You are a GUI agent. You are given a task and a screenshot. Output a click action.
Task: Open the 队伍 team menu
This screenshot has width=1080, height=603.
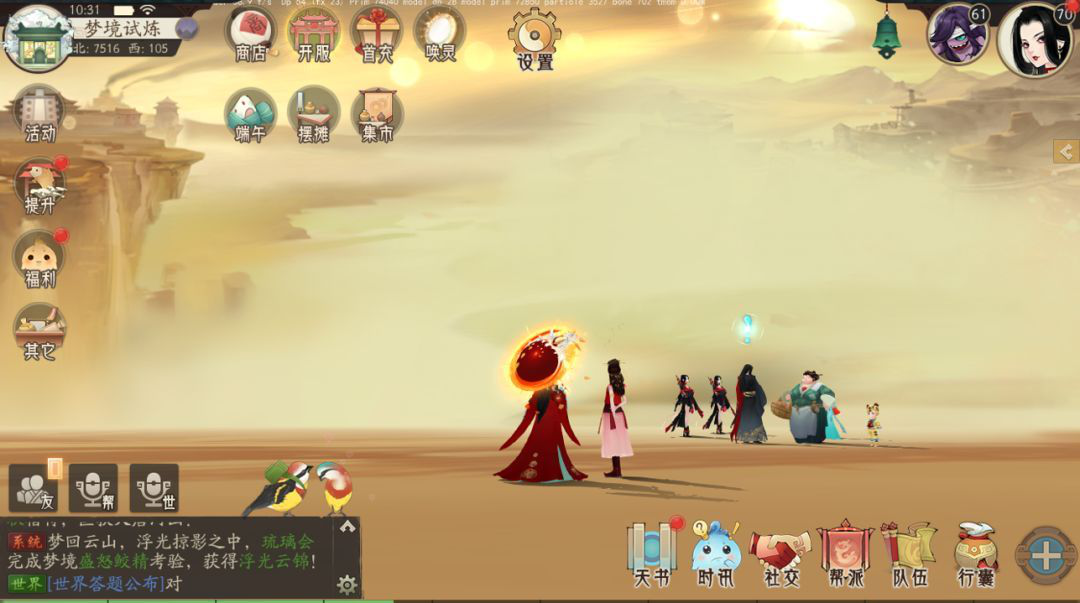909,553
